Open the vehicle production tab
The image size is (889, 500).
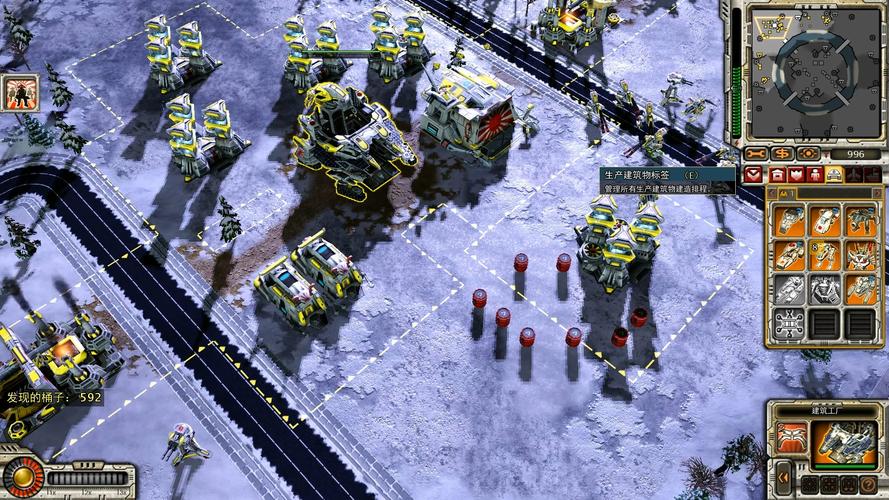tap(834, 174)
